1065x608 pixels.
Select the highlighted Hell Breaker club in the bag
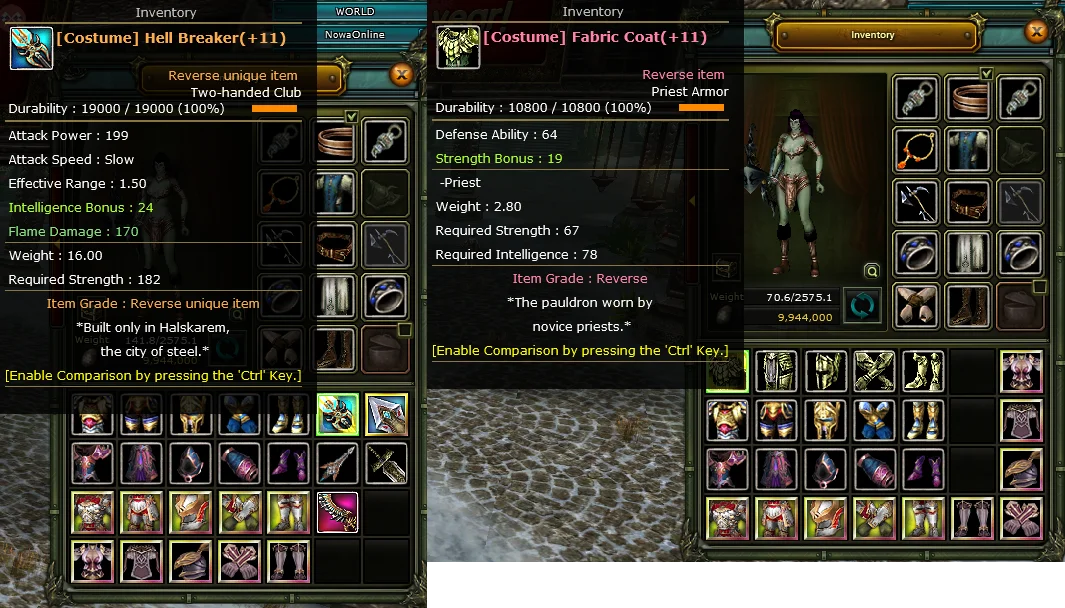(338, 414)
